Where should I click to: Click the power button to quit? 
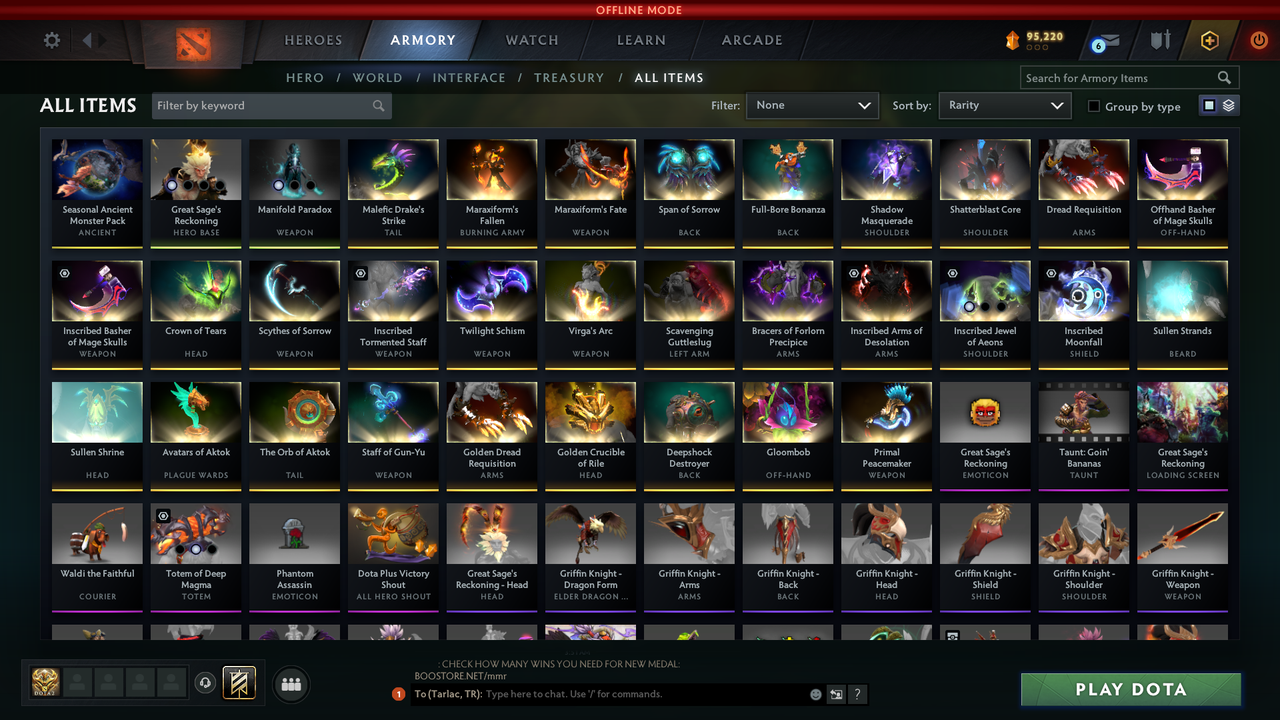[x=1258, y=40]
